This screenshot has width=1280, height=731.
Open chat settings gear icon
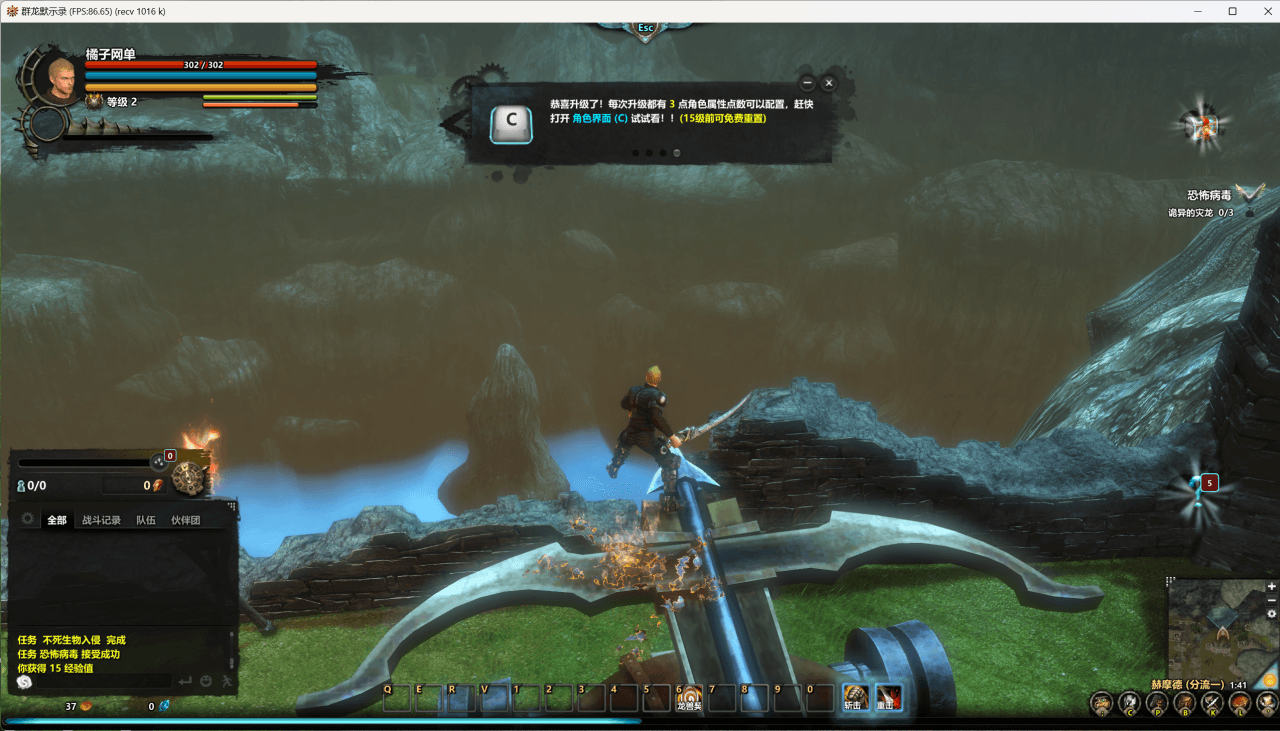coord(27,519)
